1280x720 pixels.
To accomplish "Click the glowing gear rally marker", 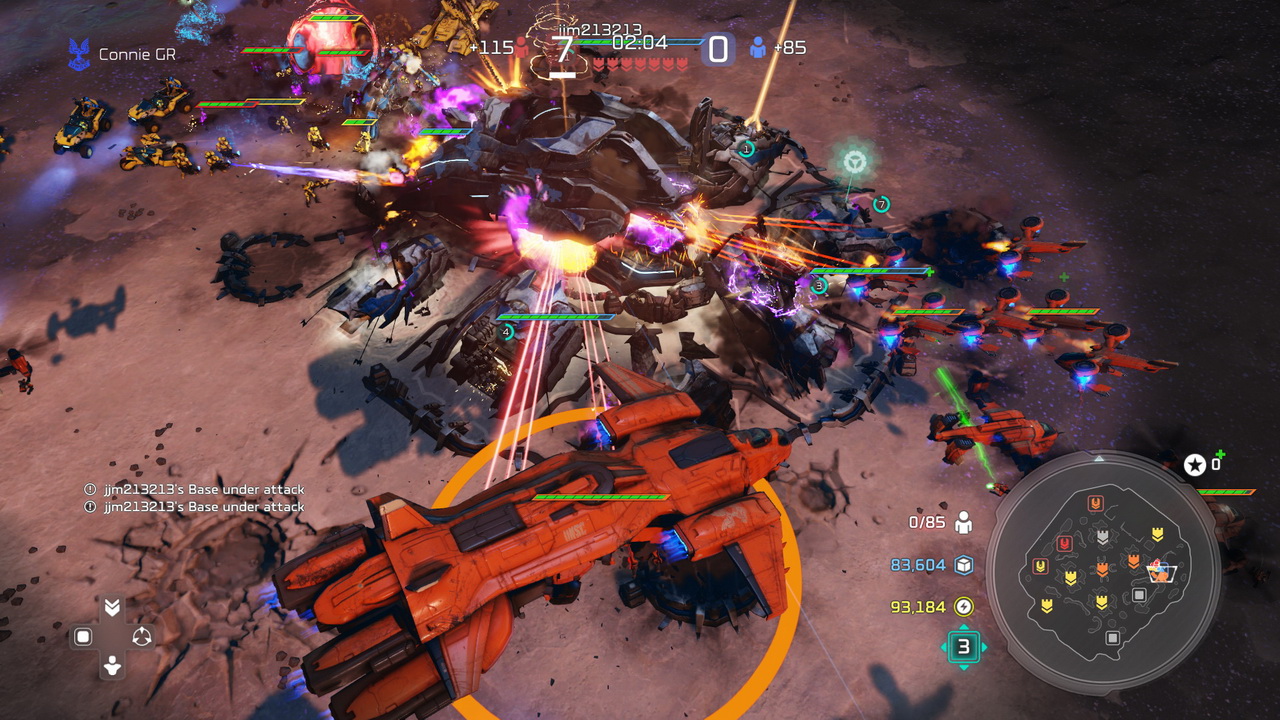I will click(x=854, y=161).
